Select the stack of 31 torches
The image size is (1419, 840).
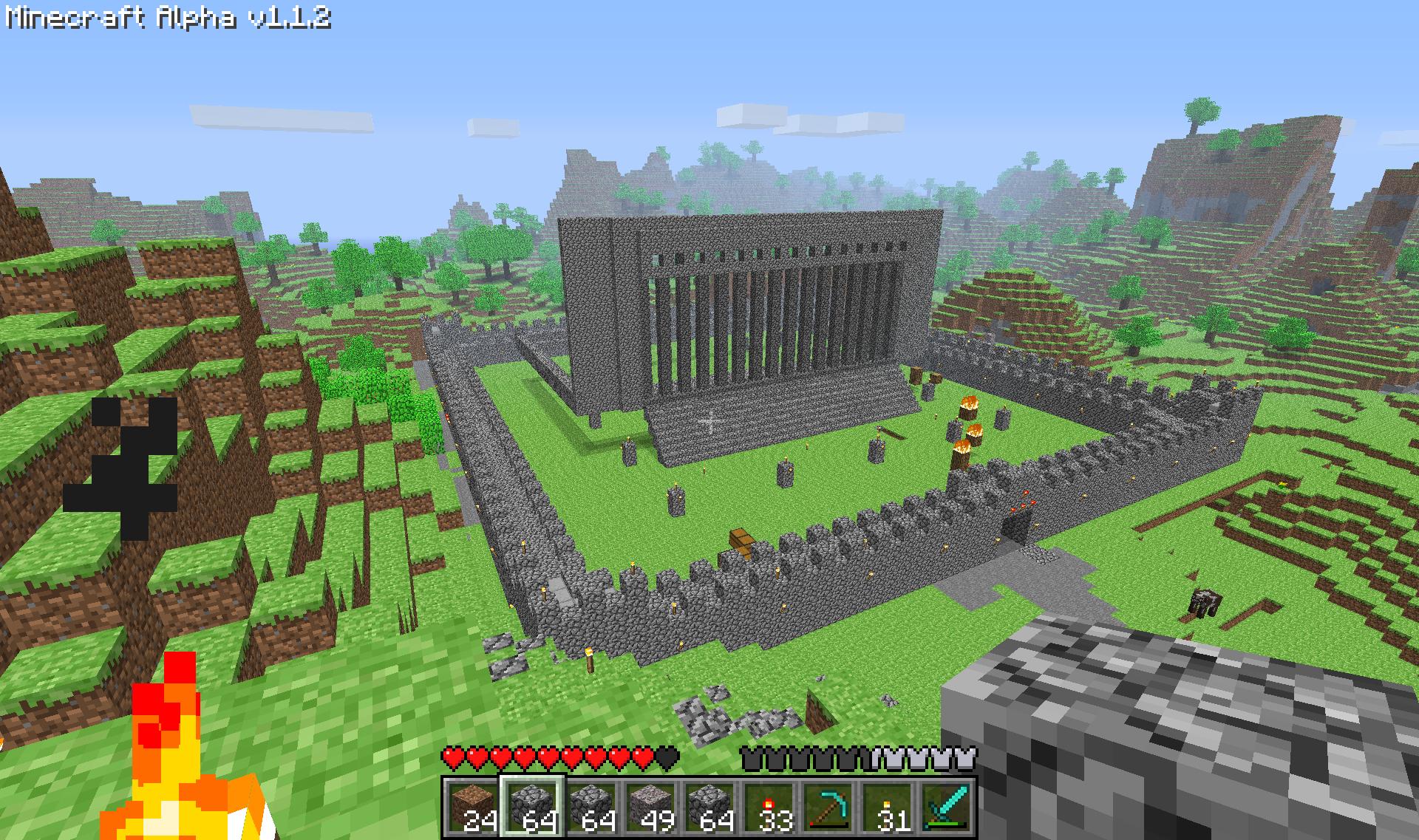pos(887,807)
